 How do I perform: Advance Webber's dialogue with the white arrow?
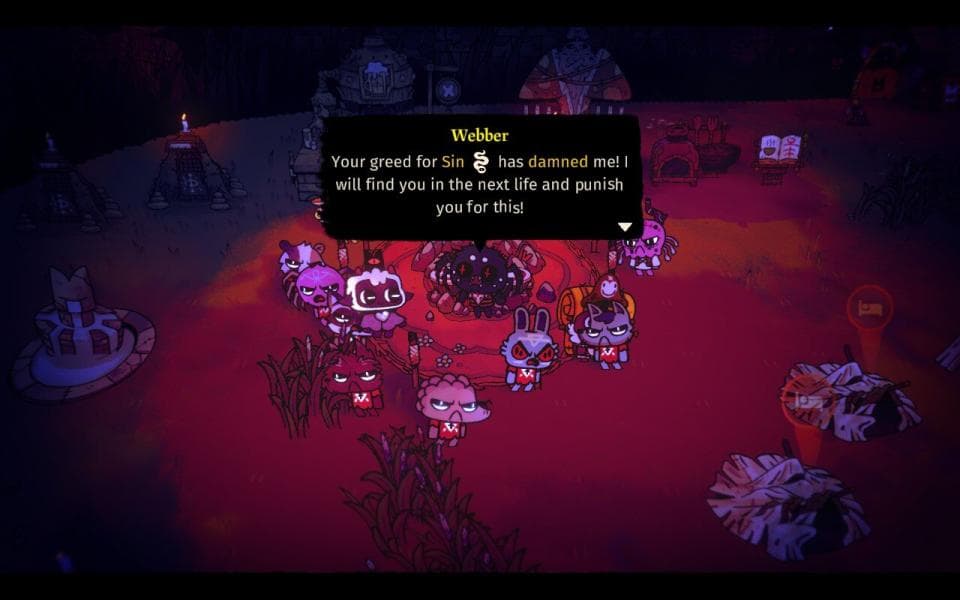tap(625, 227)
